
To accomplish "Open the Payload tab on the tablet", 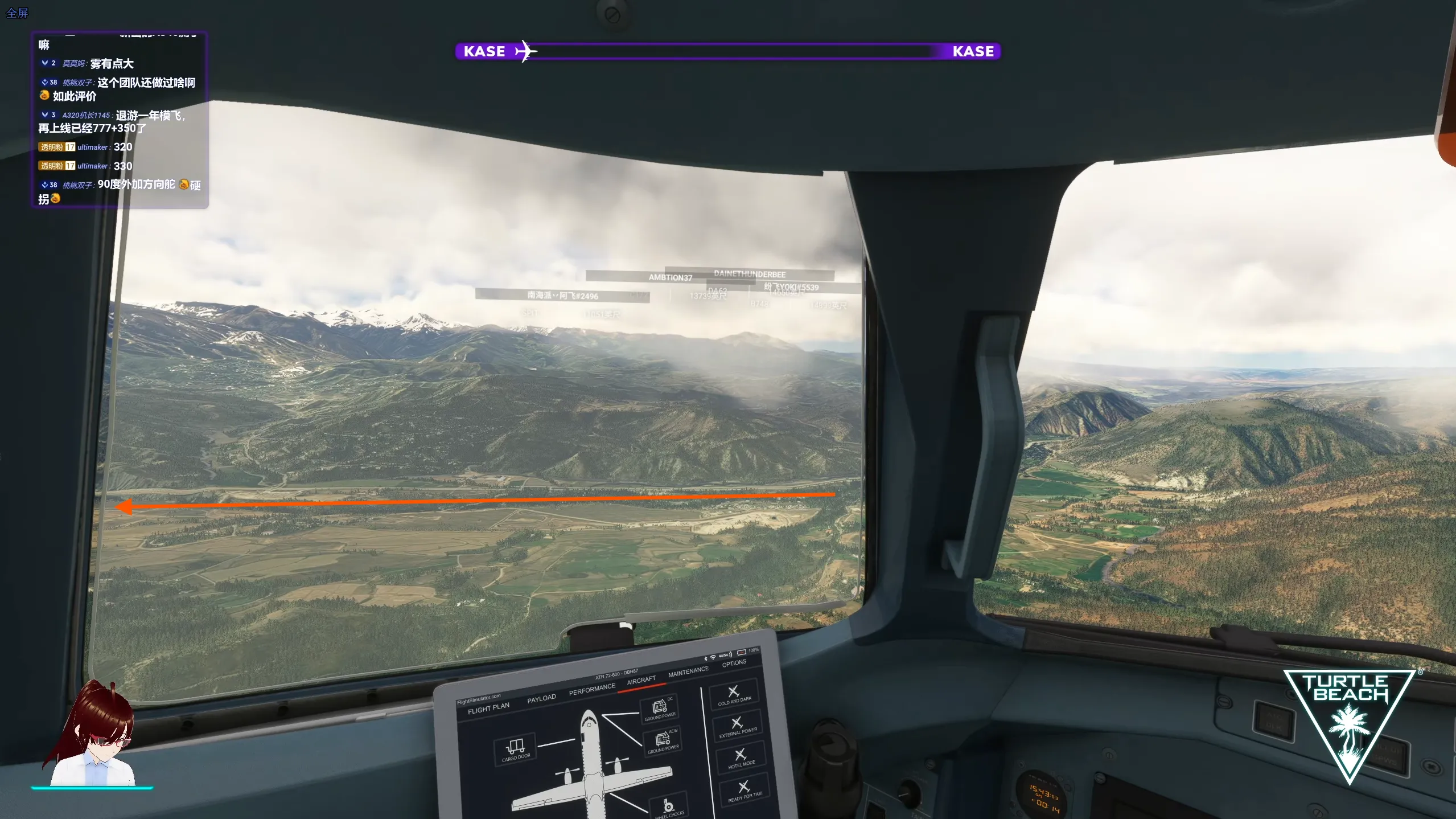I will point(541,698).
